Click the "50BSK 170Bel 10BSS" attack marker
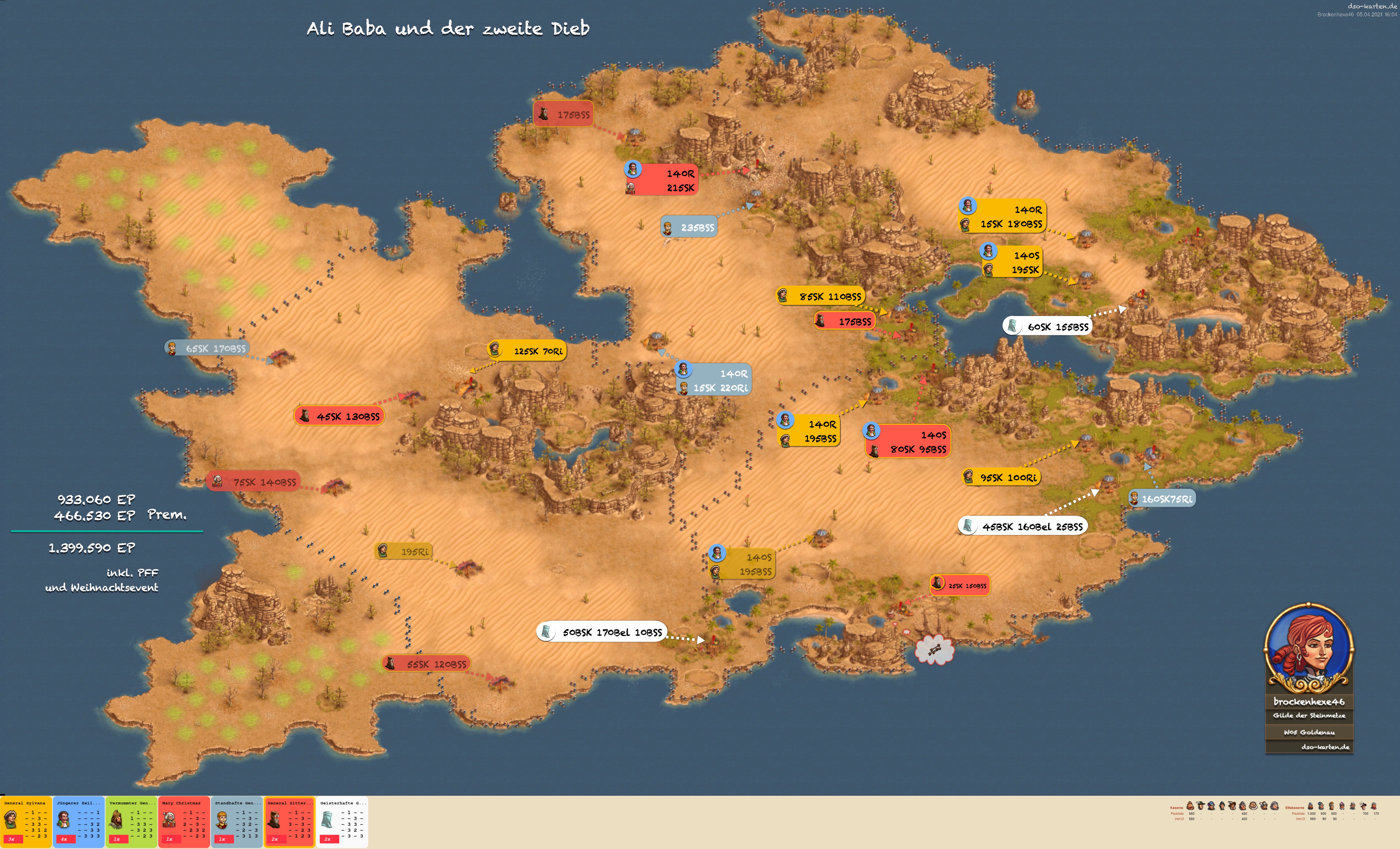This screenshot has width=1400, height=849. click(602, 632)
